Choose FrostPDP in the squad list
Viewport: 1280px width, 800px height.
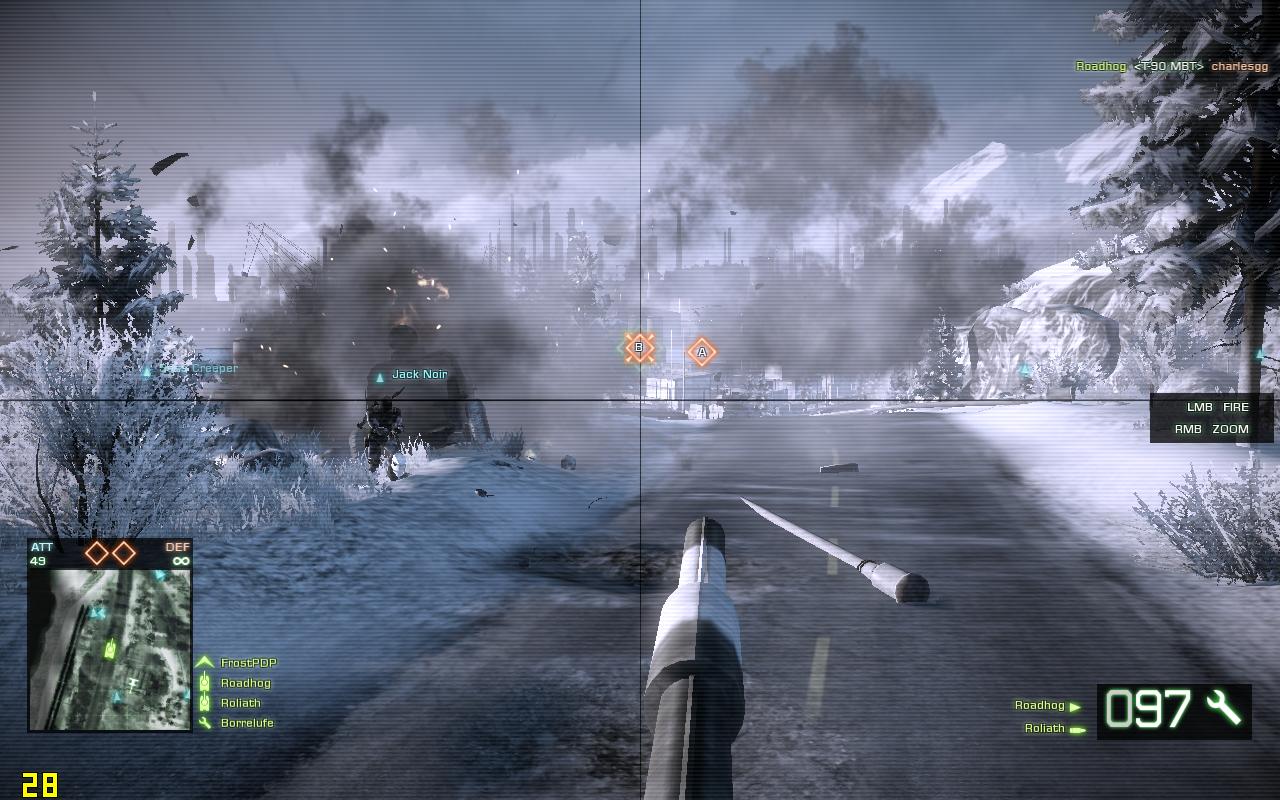248,663
